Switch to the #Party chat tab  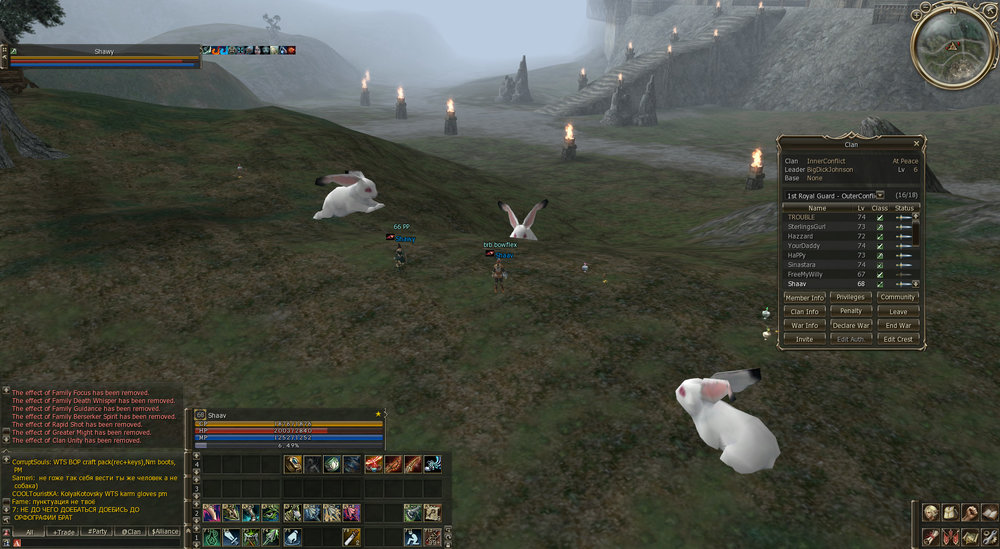click(x=98, y=532)
